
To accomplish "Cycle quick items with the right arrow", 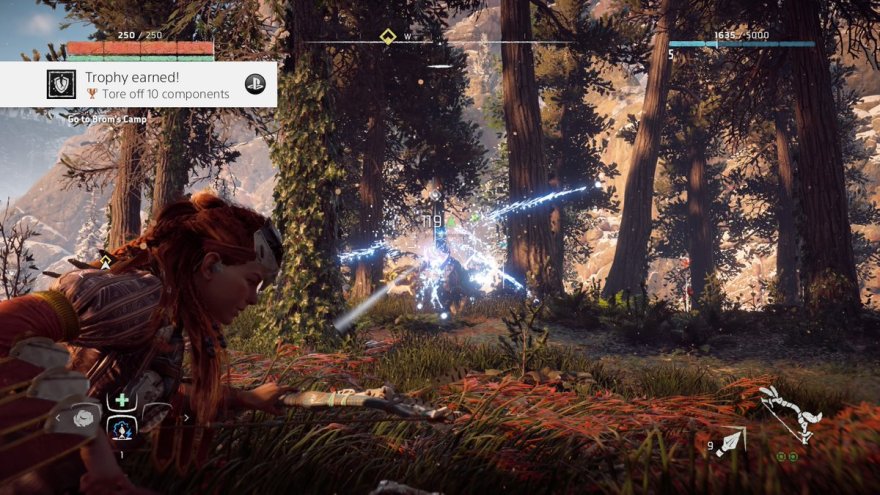I will 187,417.
